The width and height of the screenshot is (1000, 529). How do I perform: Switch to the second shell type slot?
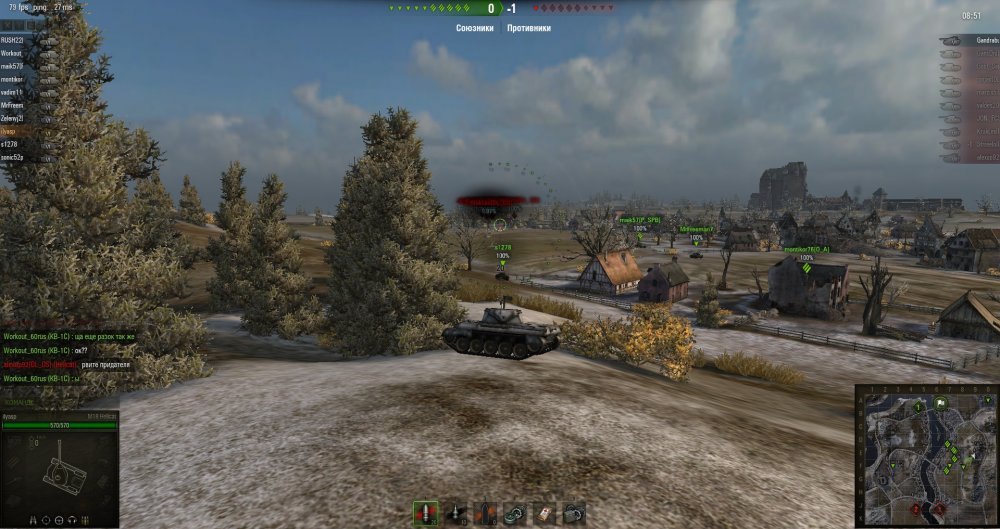tap(455, 513)
